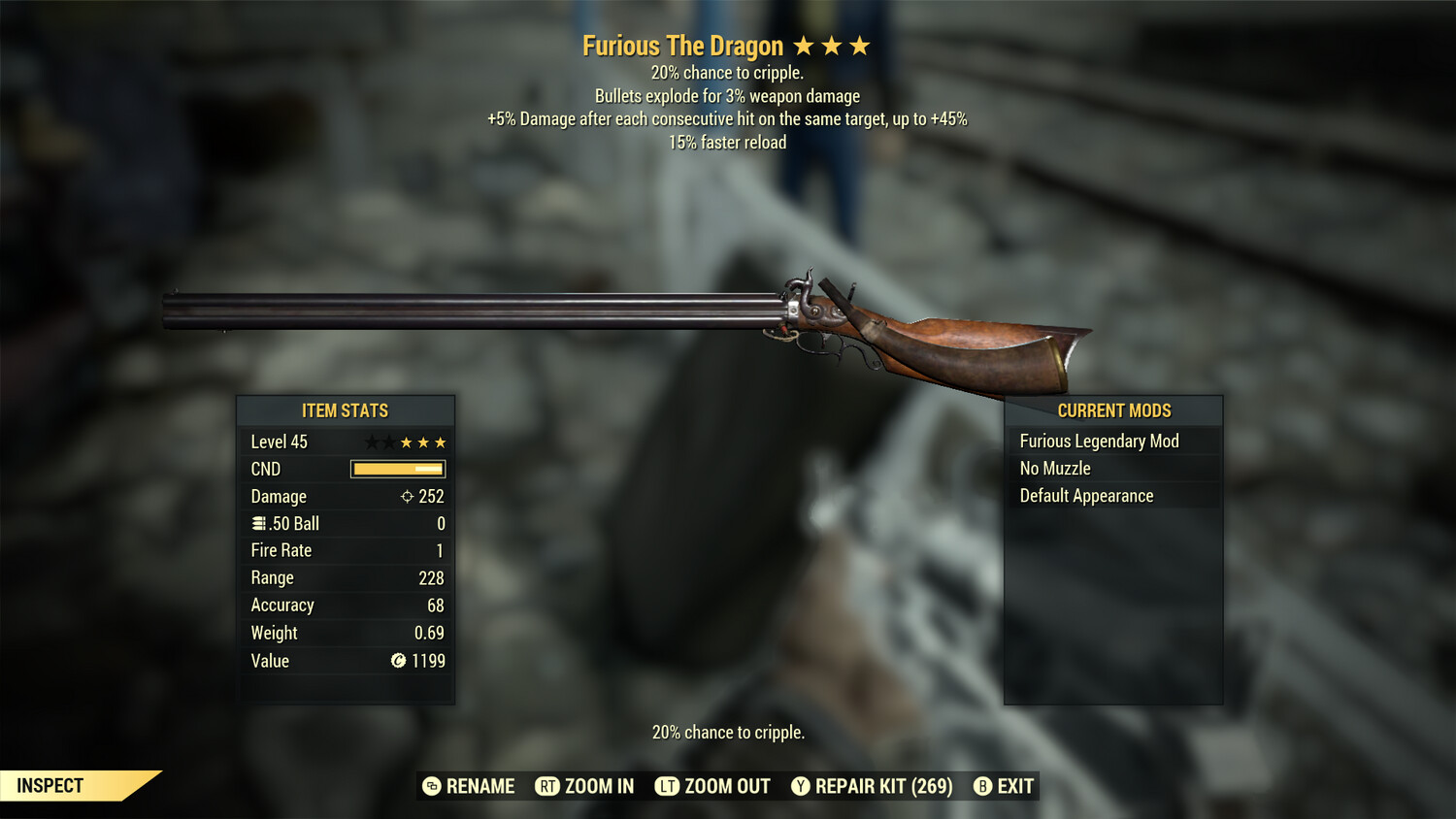Click the Inspect label banner
Screen dimensions: 1456x819
coord(49,785)
